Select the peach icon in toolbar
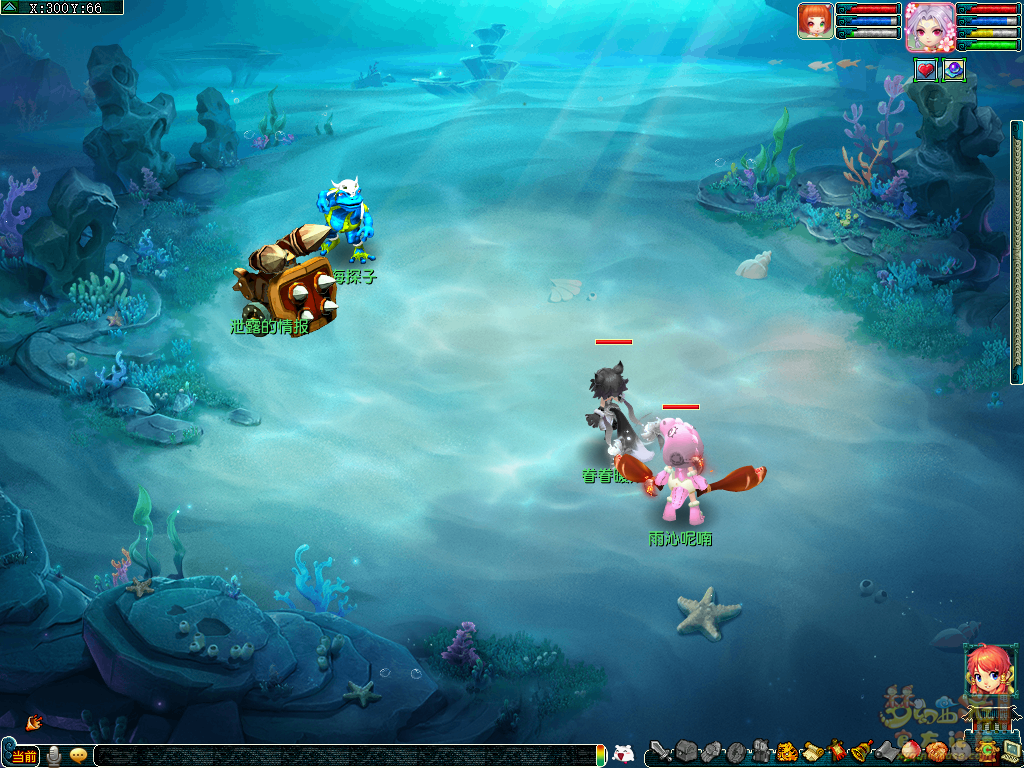This screenshot has width=1024, height=768. point(910,751)
